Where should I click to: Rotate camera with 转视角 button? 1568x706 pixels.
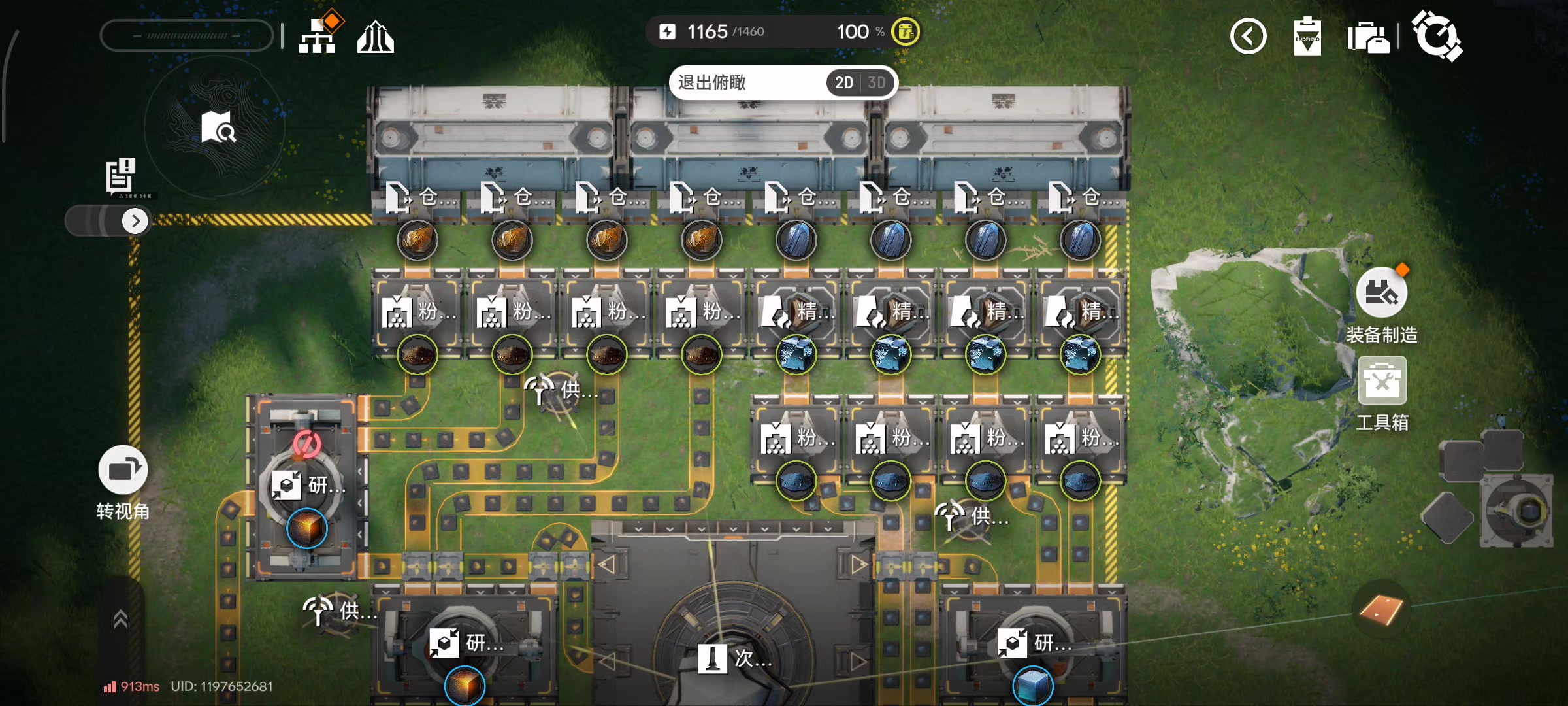click(123, 470)
